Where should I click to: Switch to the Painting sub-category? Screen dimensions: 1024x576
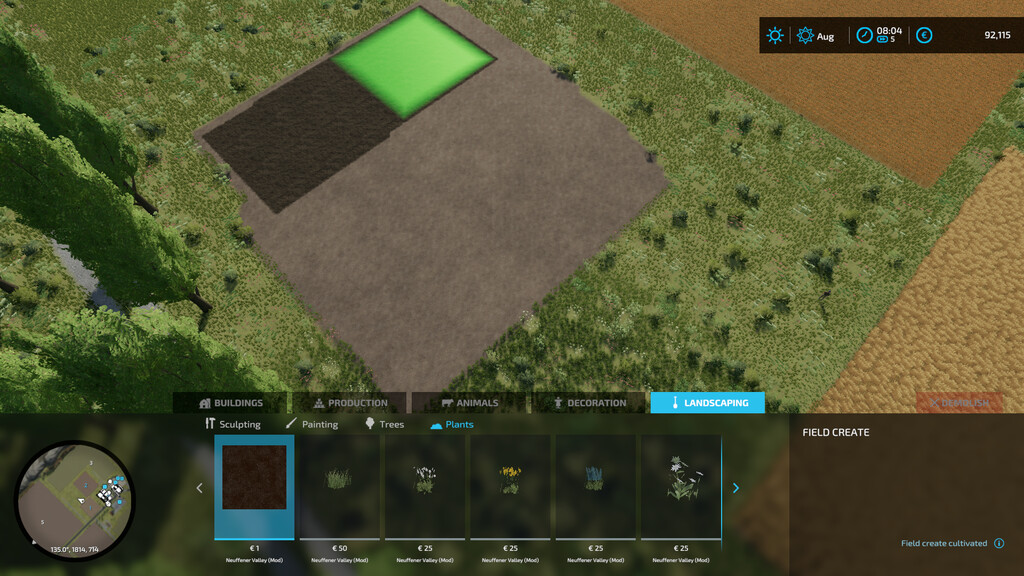coord(312,424)
